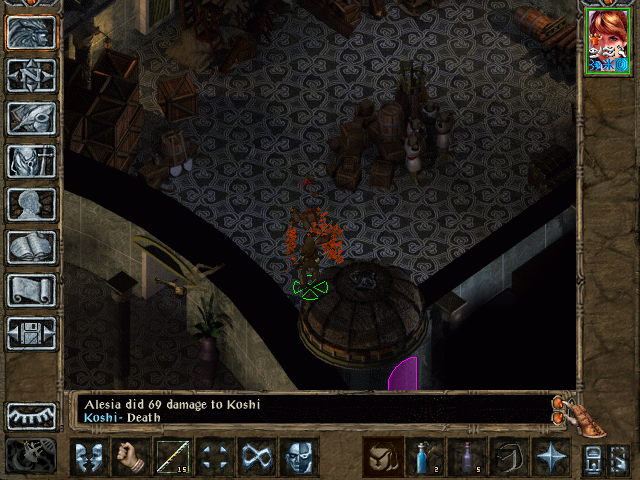Use the purple potion quick item
Screen dimensions: 640x480
coord(467,457)
